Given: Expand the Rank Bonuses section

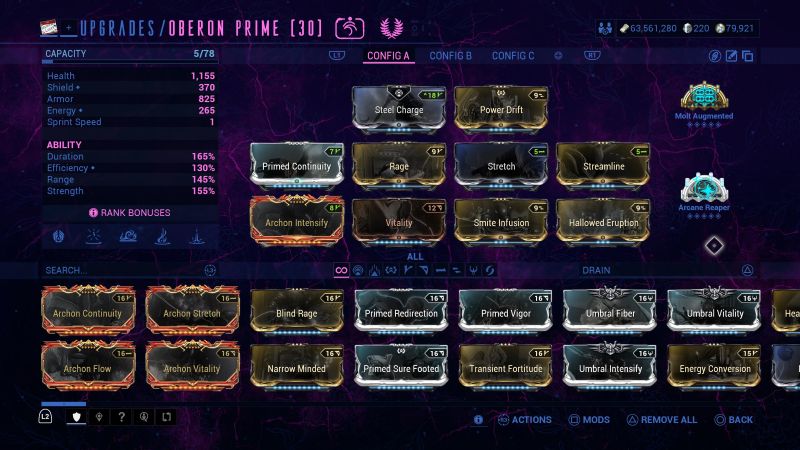Looking at the screenshot, I should tap(130, 212).
